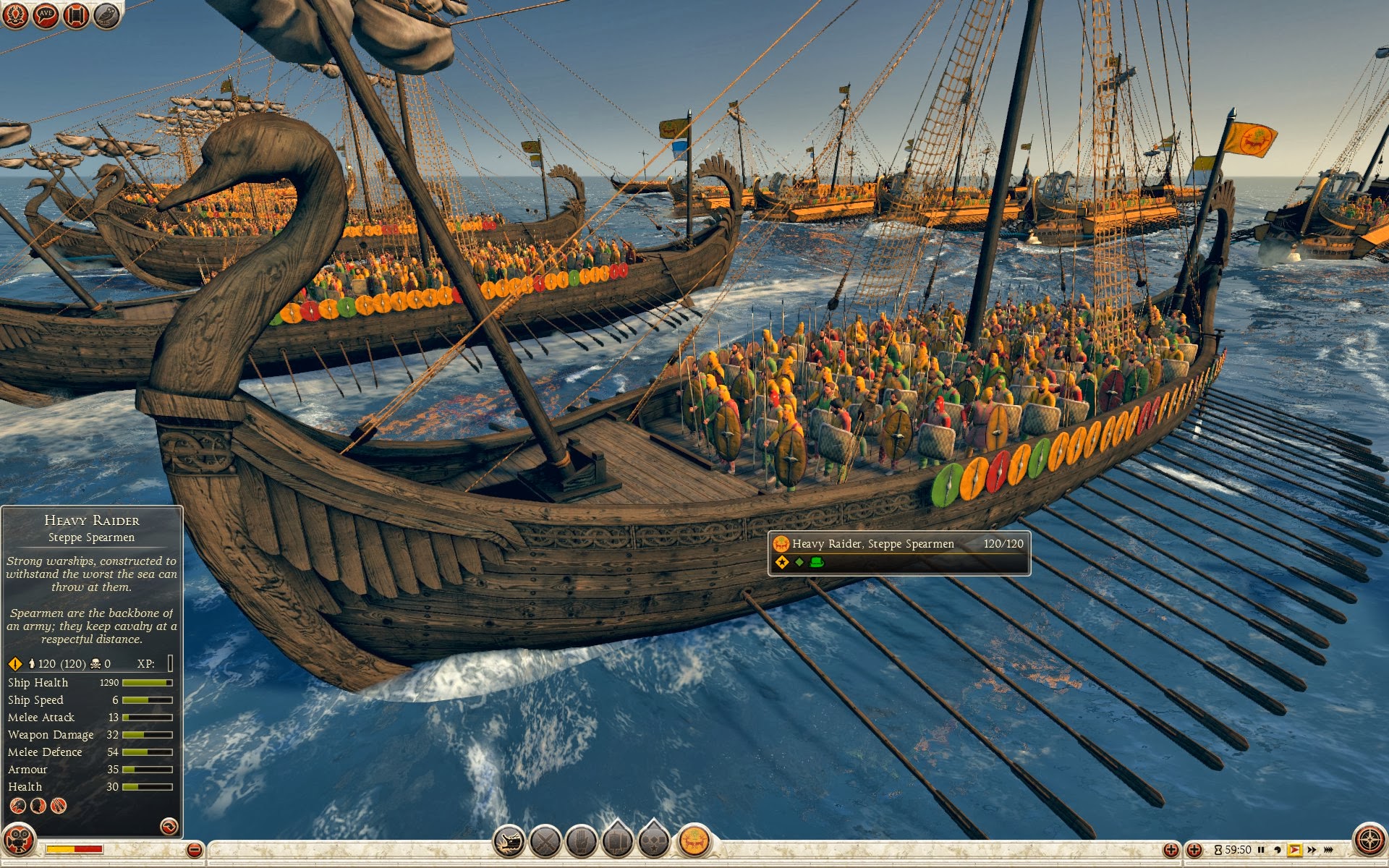Viewport: 1389px width, 868px height.
Task: Open the AVE chat speech bubble
Action: point(46,14)
